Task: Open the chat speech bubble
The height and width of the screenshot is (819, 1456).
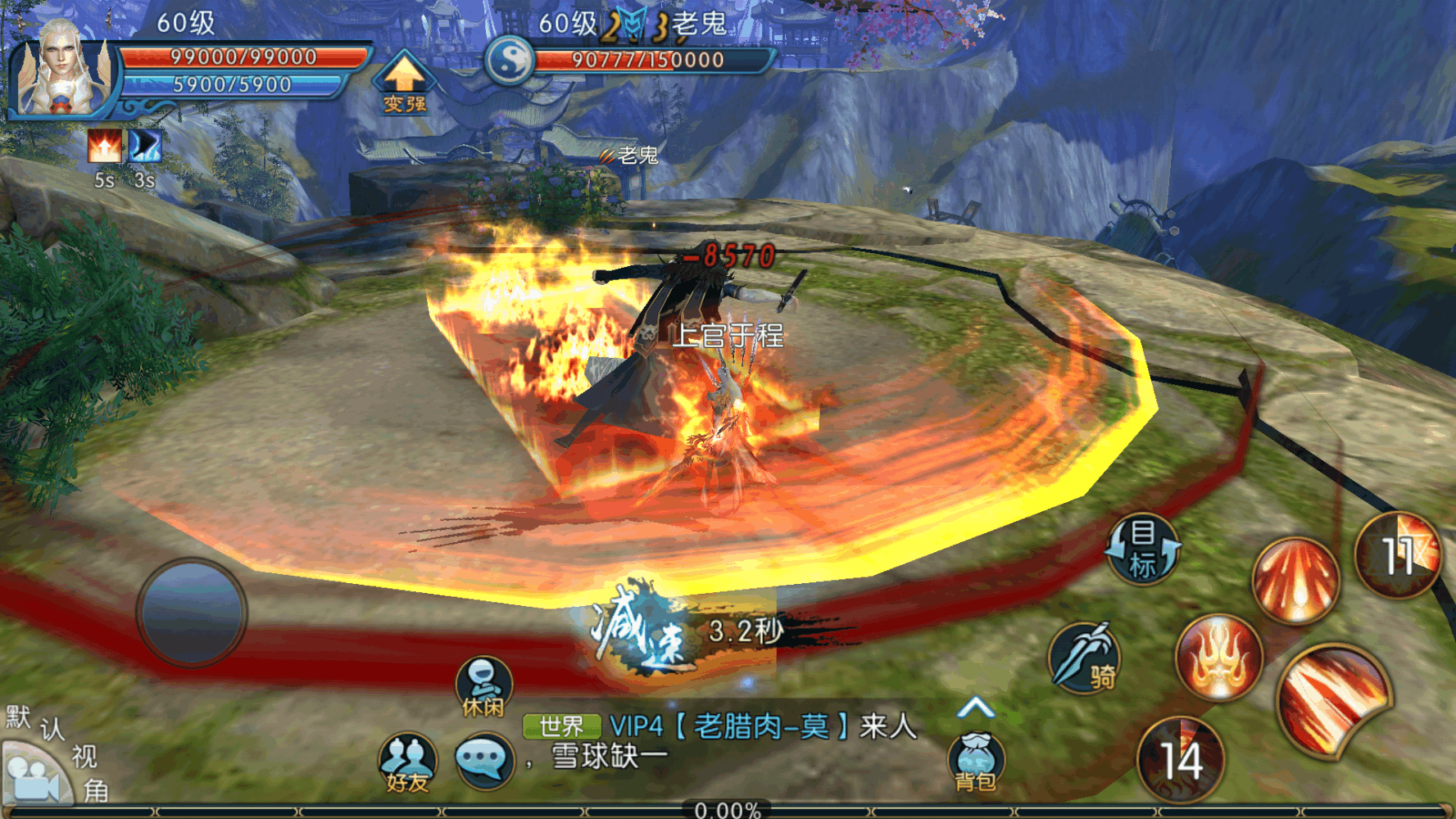Action: [484, 760]
